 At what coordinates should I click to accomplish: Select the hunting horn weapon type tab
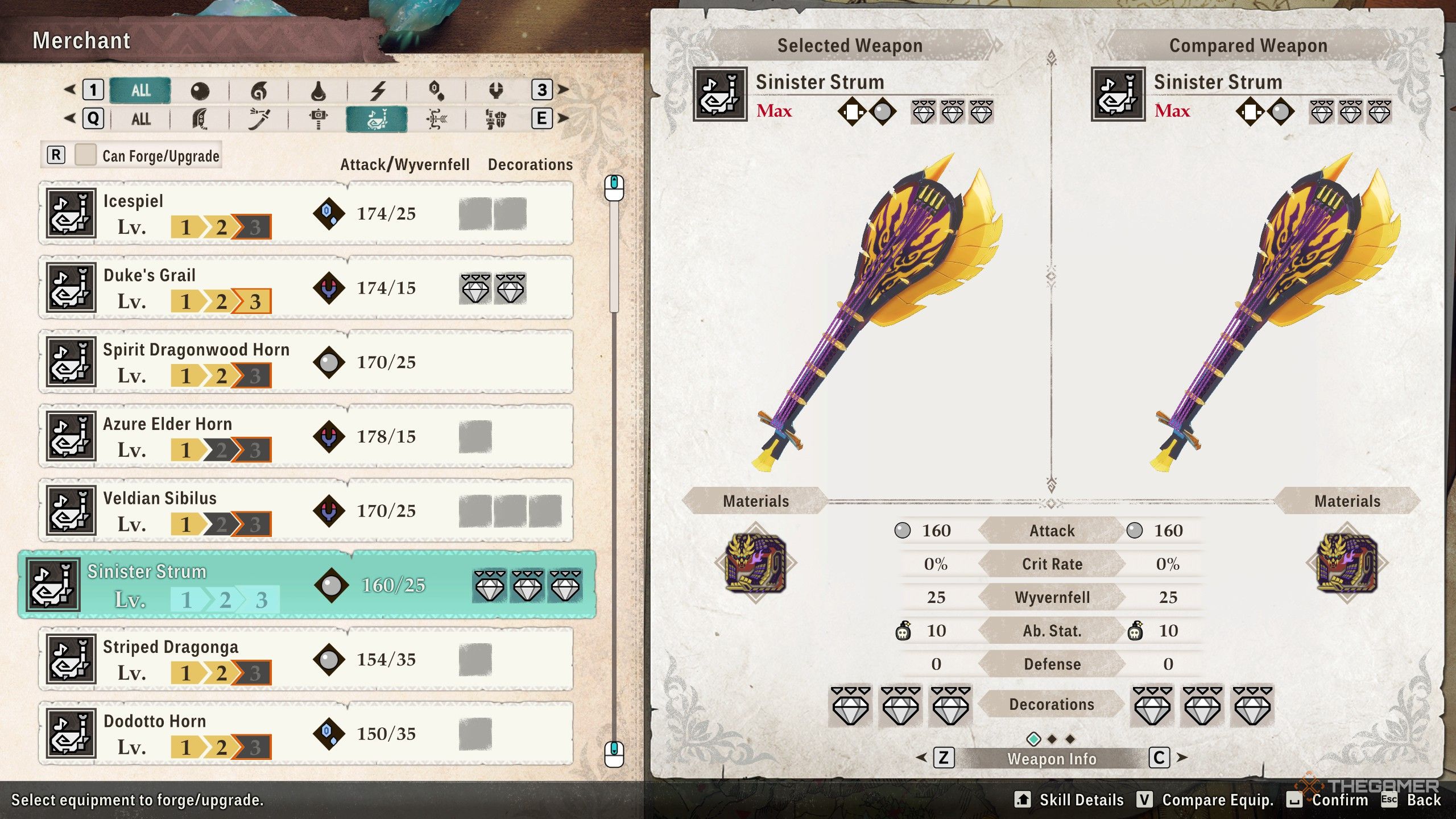pyautogui.click(x=377, y=119)
